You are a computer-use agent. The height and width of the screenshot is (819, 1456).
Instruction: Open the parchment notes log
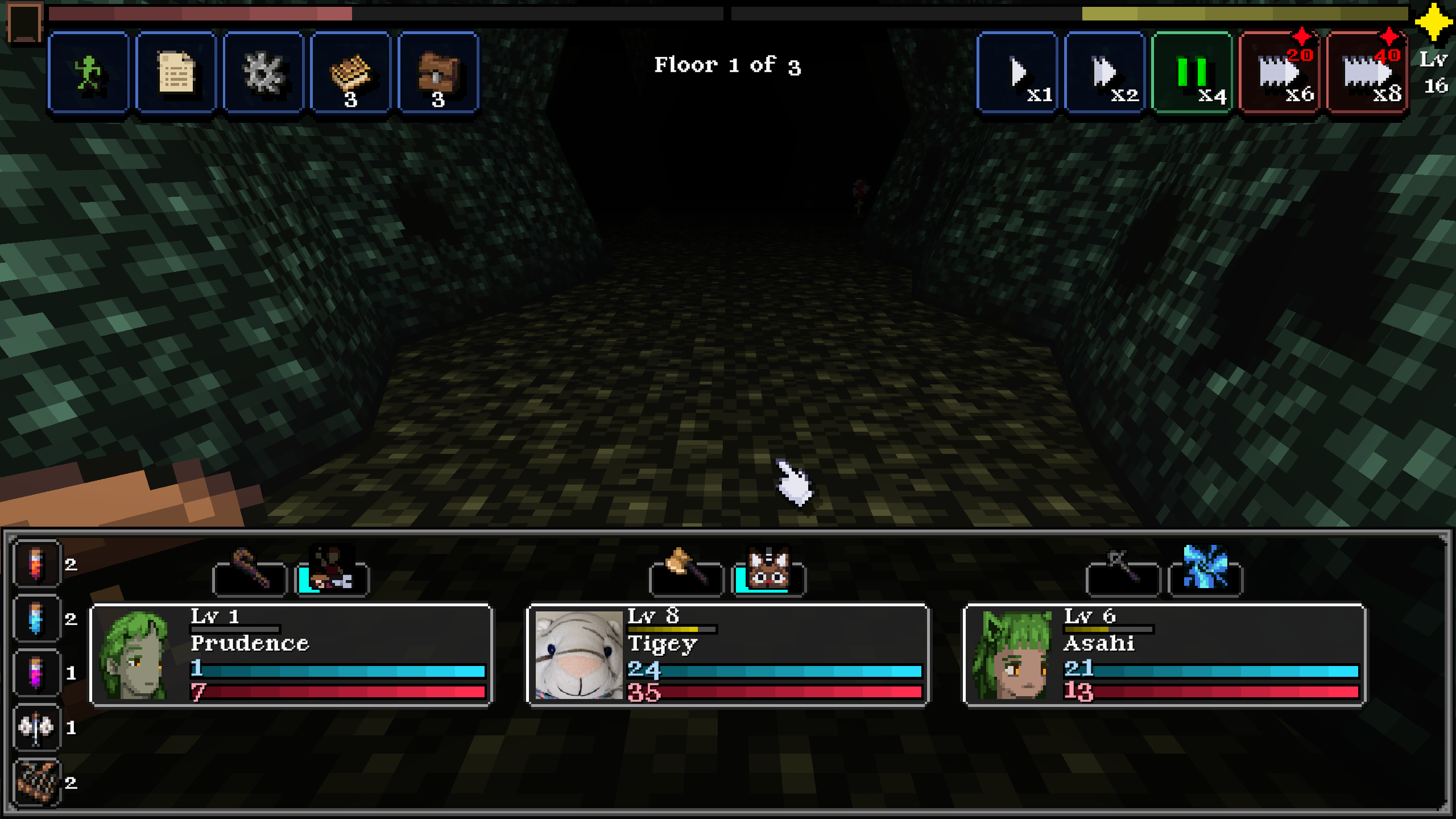pos(176,73)
